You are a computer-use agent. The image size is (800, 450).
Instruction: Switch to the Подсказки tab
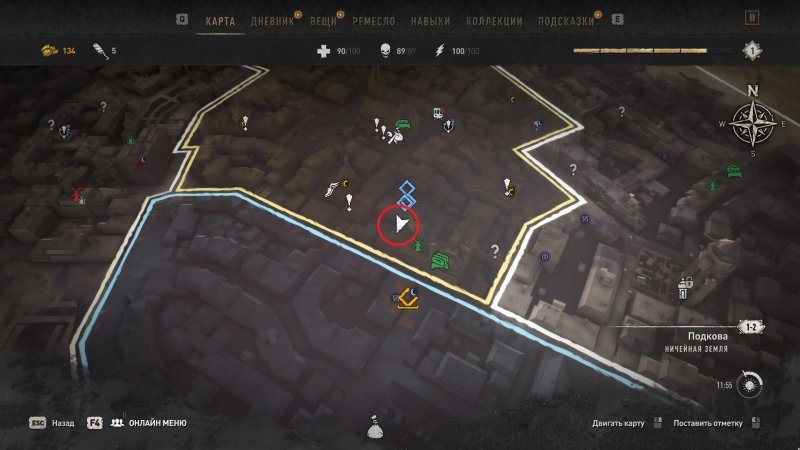(565, 20)
